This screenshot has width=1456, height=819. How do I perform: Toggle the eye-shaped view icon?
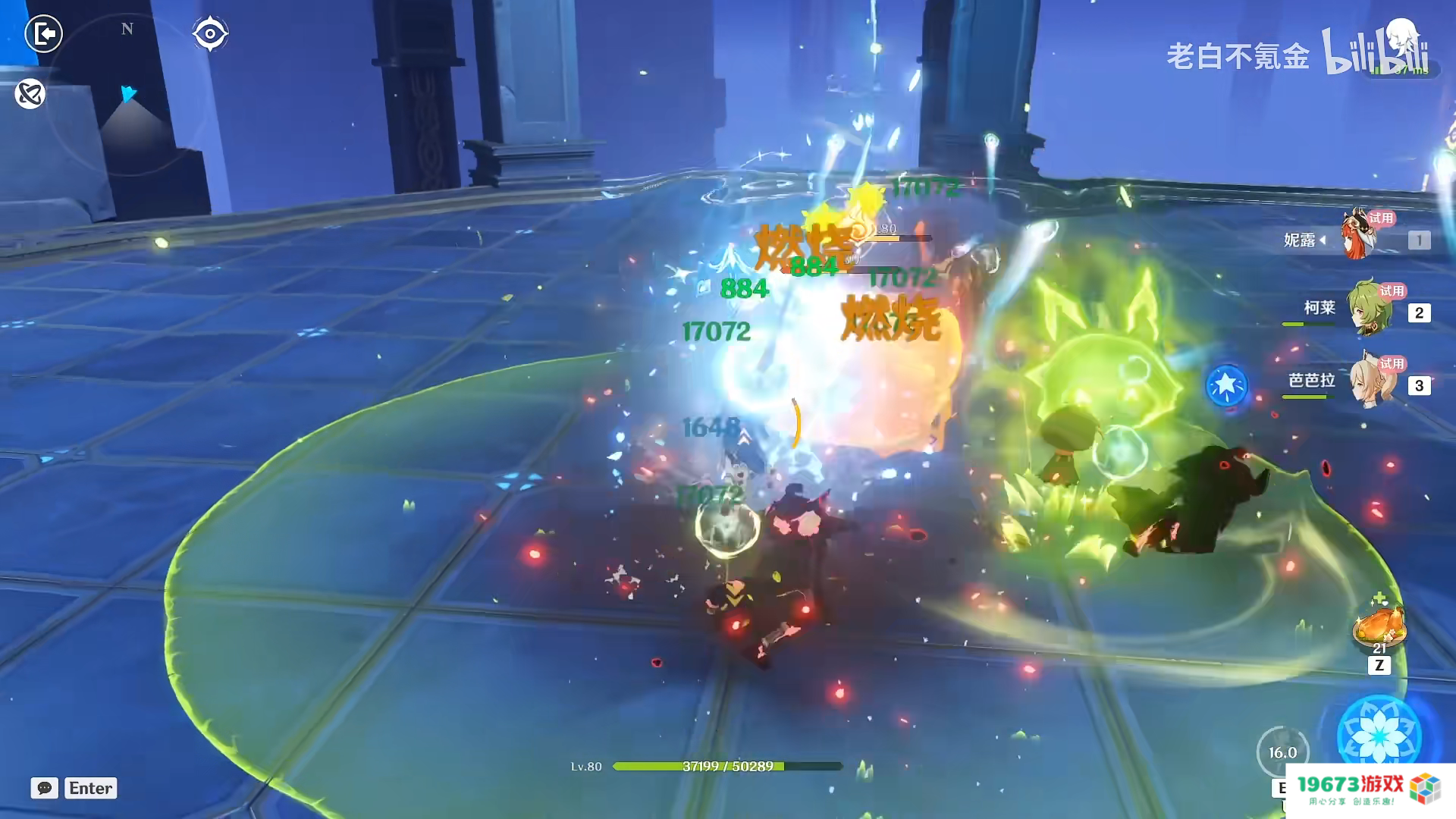[x=210, y=33]
